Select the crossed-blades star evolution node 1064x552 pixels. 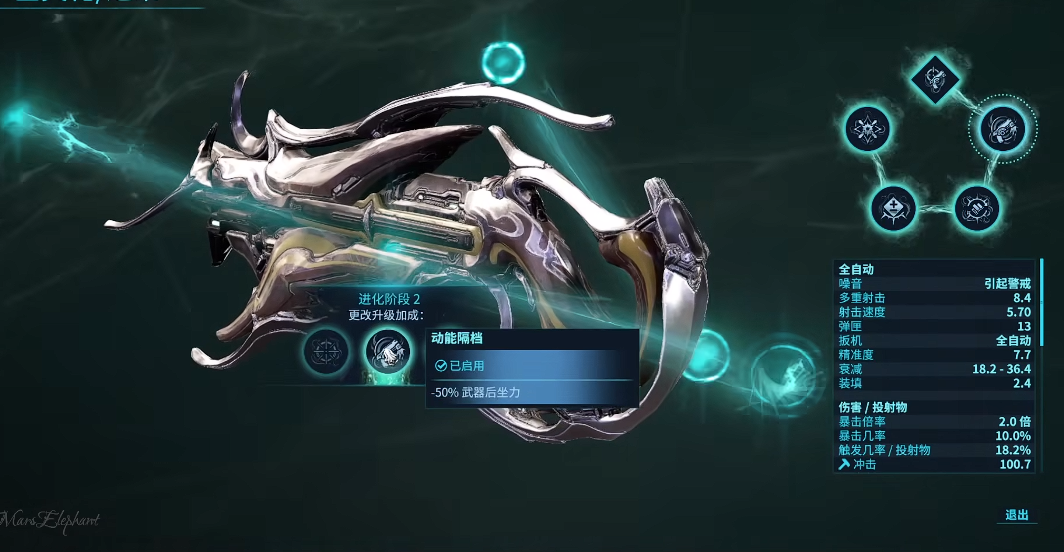(x=868, y=129)
